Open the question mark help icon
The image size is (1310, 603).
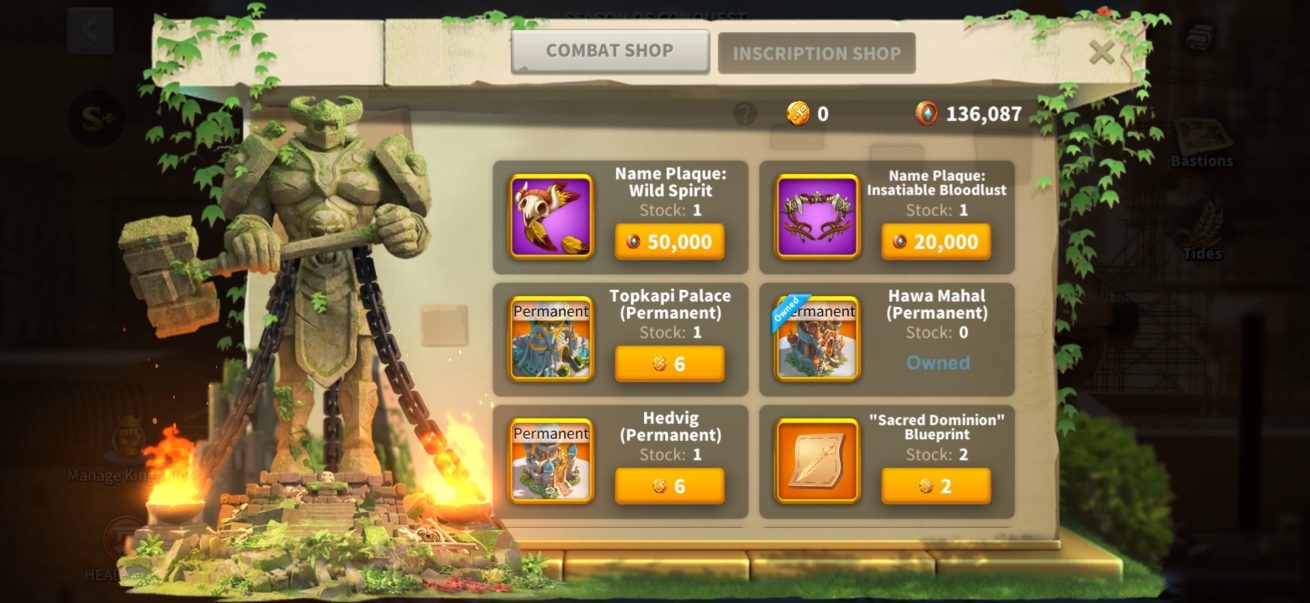tap(744, 113)
